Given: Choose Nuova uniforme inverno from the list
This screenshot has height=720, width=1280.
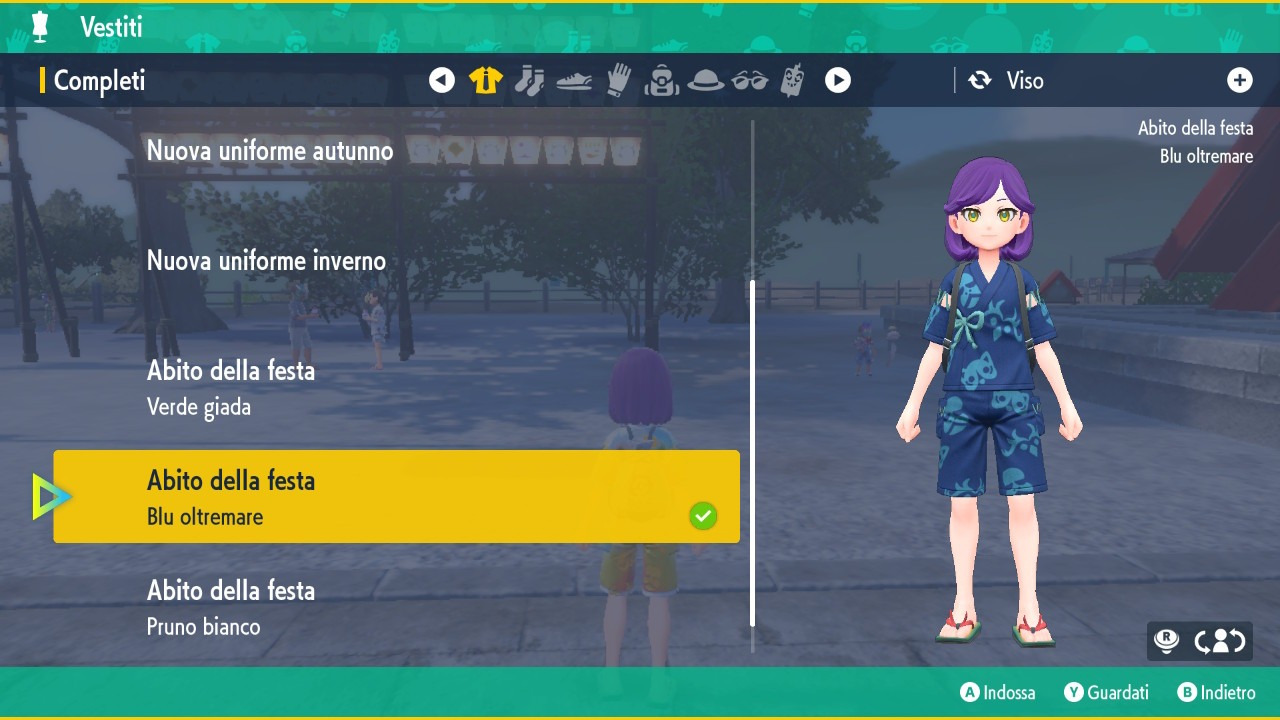Looking at the screenshot, I should point(266,261).
